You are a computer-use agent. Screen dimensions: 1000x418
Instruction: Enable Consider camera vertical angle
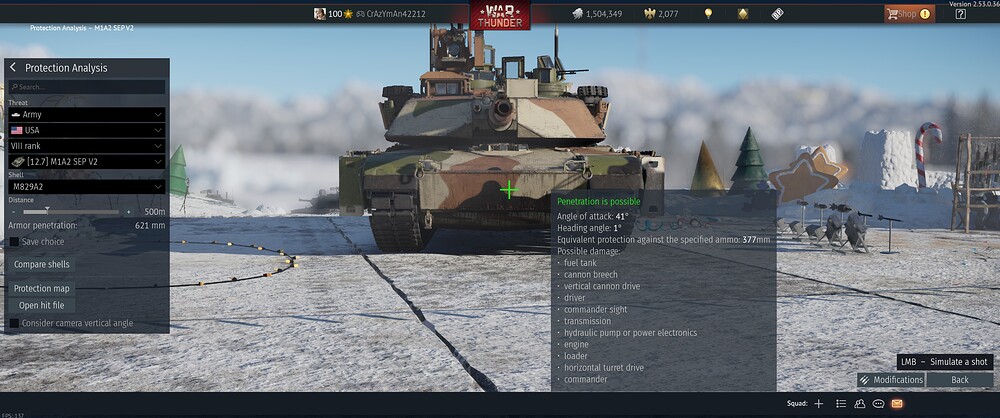click(x=14, y=323)
